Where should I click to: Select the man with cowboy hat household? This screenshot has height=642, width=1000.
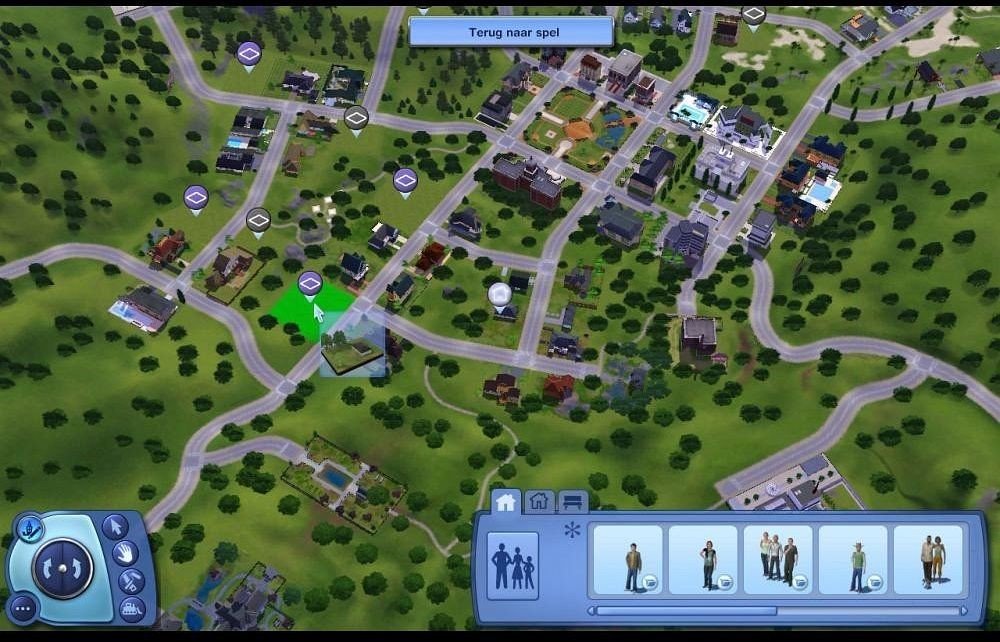853,560
